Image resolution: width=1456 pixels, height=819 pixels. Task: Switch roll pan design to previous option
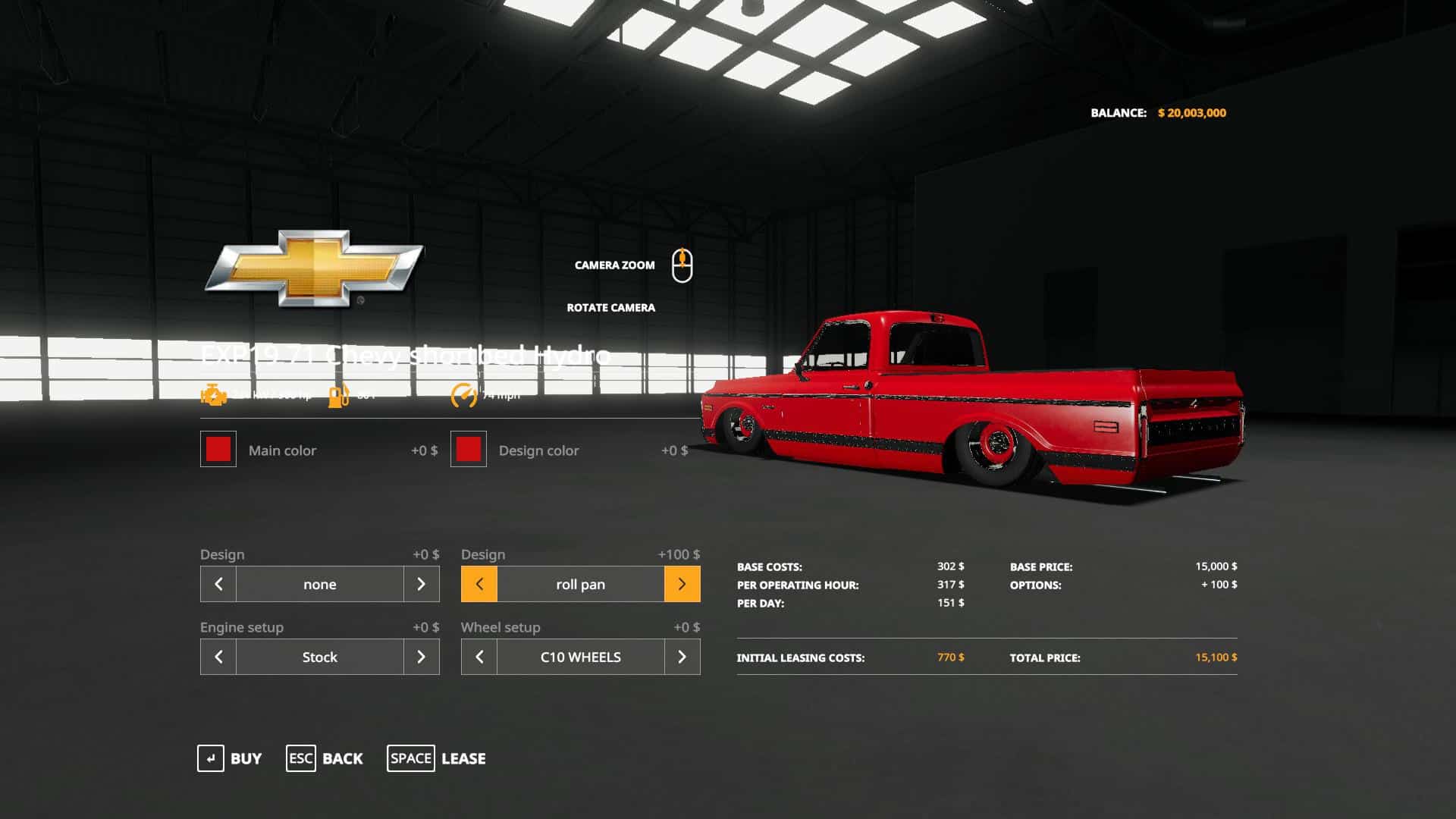(479, 584)
